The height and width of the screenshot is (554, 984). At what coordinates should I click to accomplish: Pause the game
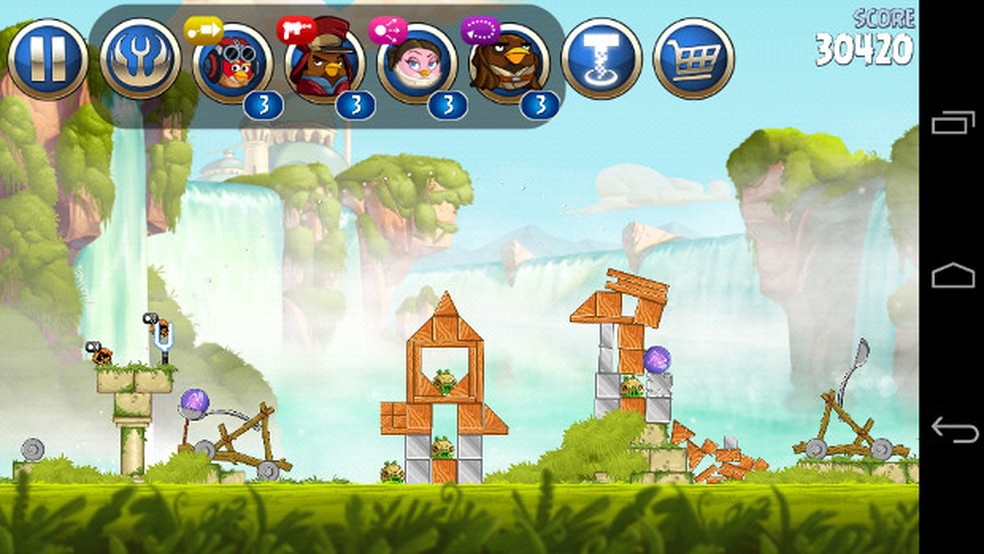tap(47, 58)
